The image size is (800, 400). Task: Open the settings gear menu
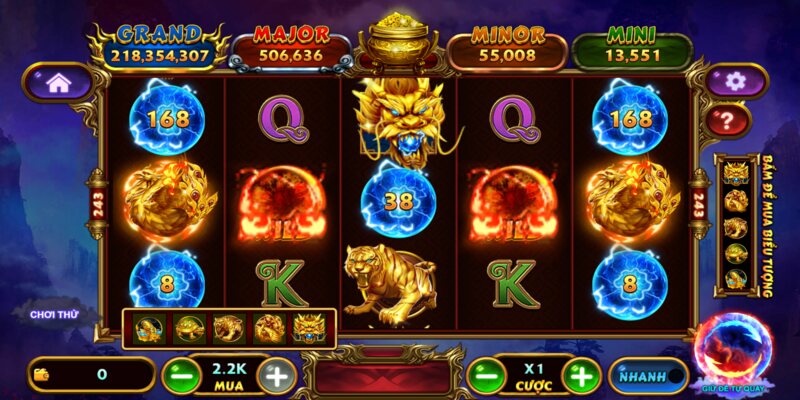pyautogui.click(x=735, y=82)
